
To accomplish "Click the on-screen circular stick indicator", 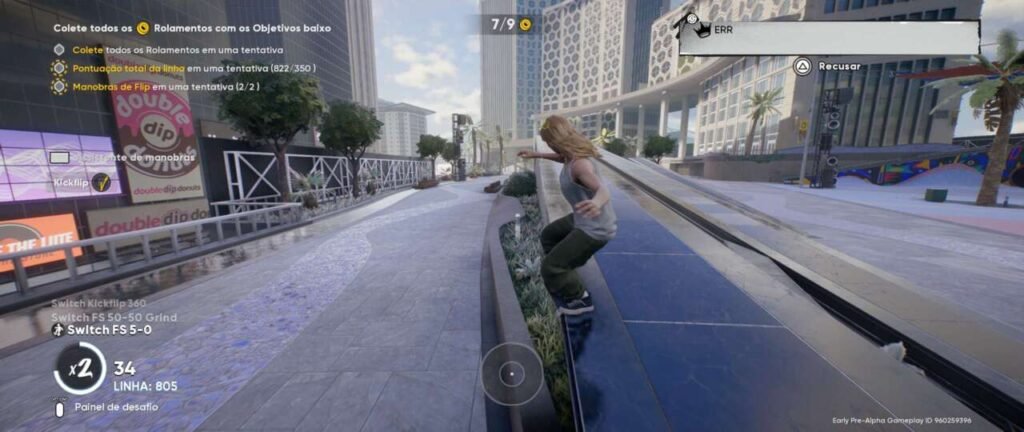I will 512,374.
